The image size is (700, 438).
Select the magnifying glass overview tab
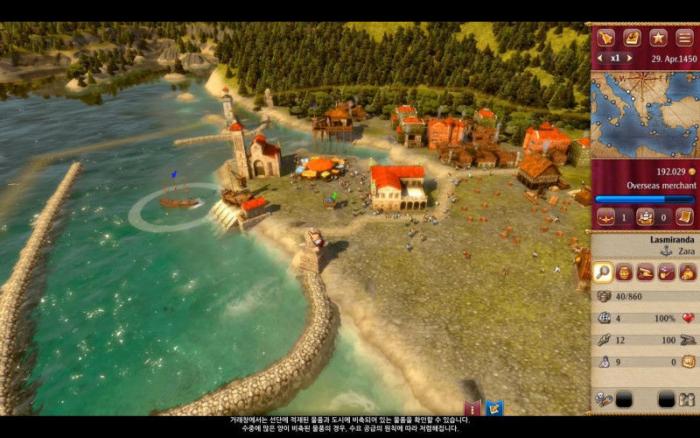[603, 272]
